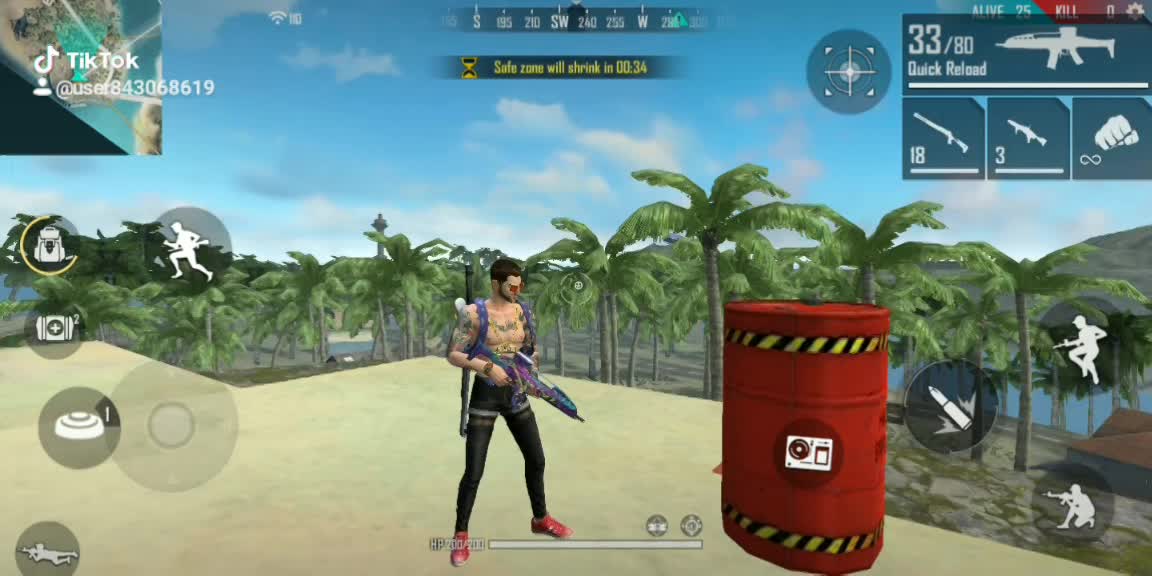The image size is (1152, 576).
Task: Tap the turntable icon on the barrel
Action: pos(808,453)
